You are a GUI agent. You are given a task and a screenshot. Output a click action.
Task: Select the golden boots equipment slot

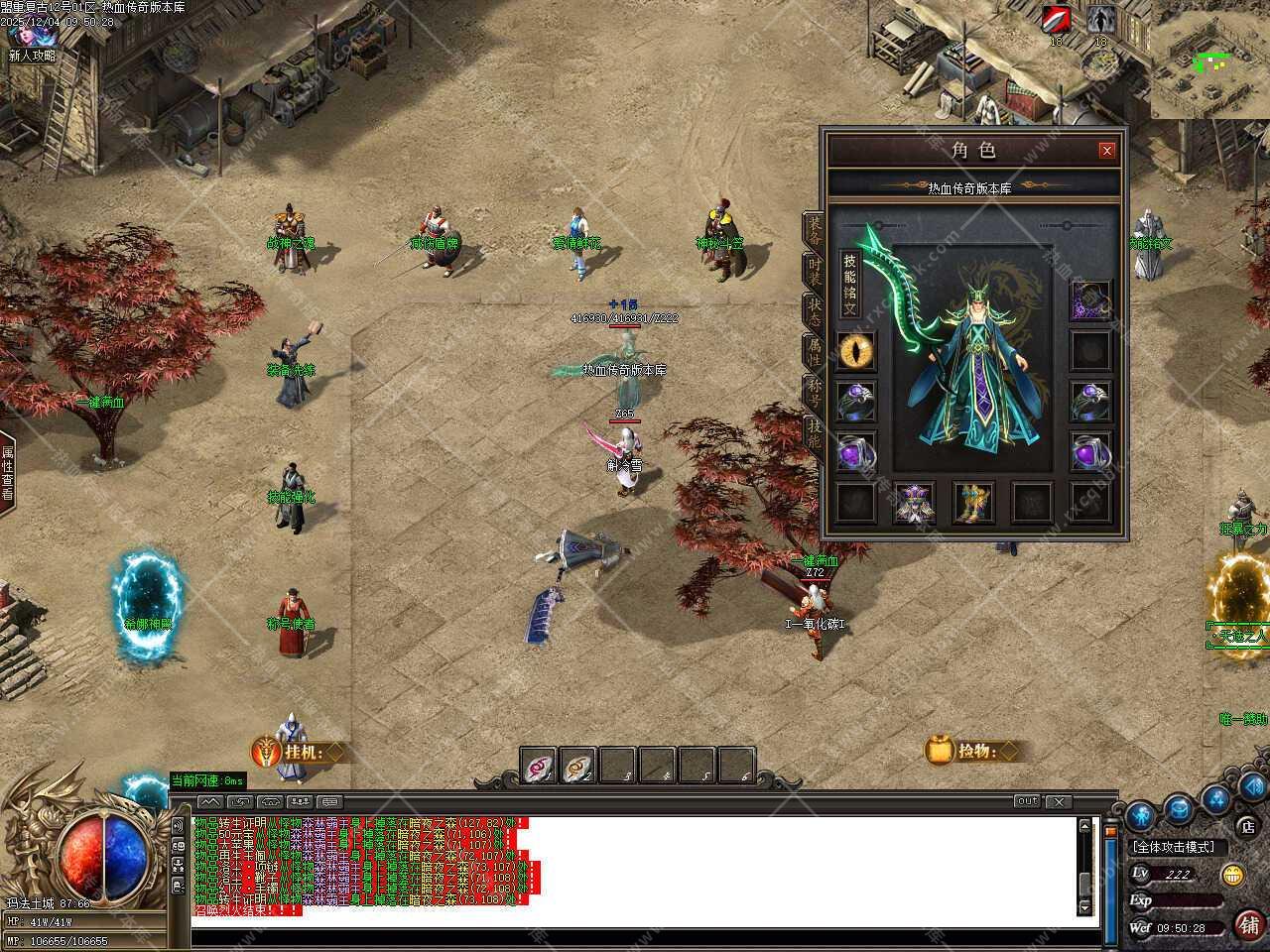tap(973, 502)
